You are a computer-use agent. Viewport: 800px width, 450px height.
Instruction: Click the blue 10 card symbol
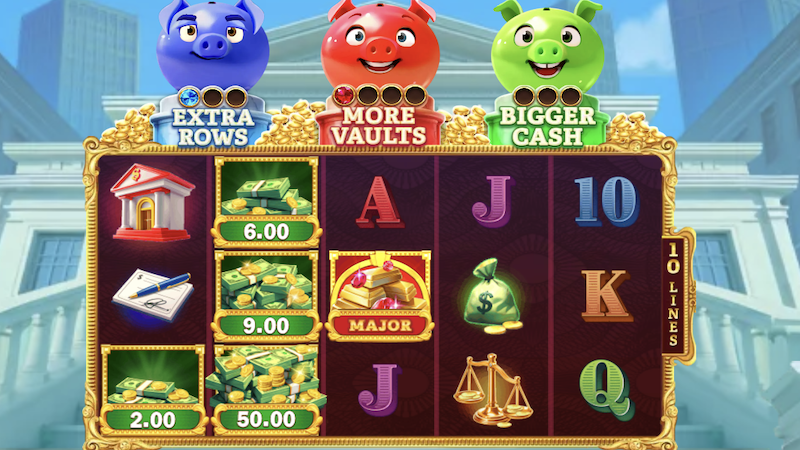(x=606, y=201)
